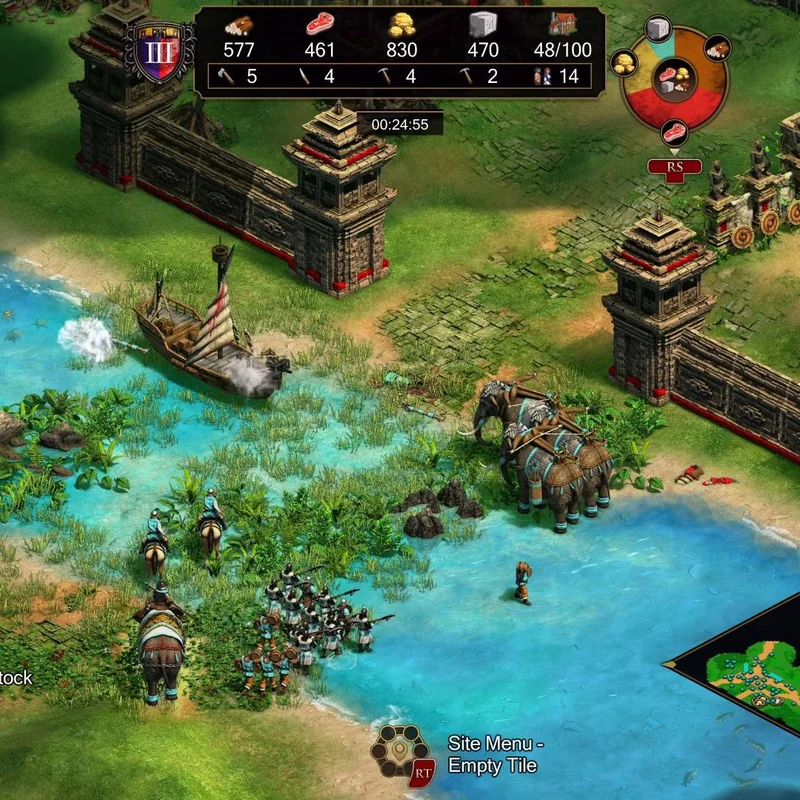
Task: Select the wood priority on the villager wheel
Action: pos(717,46)
